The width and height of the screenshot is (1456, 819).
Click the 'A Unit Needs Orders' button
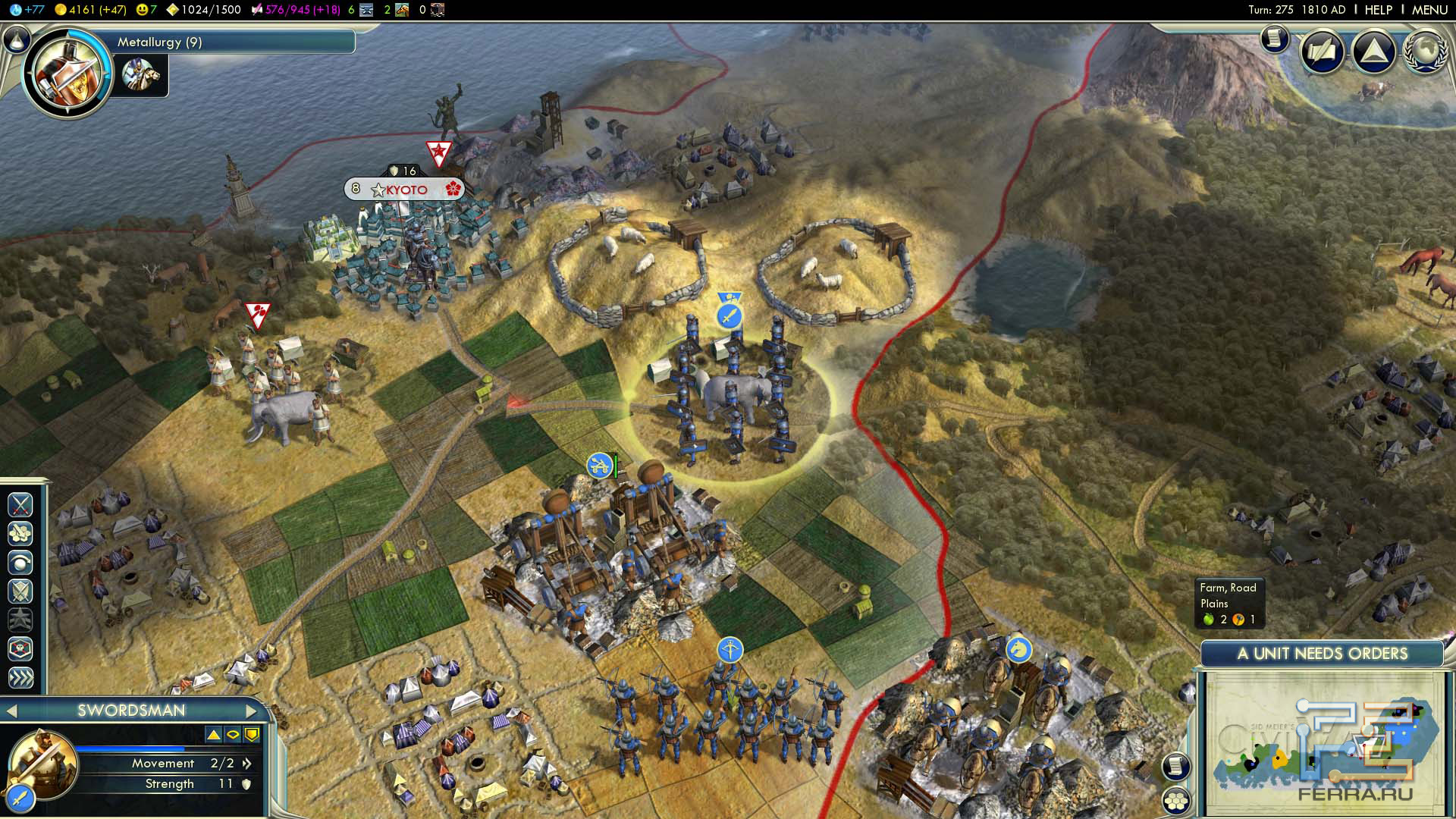click(1322, 654)
